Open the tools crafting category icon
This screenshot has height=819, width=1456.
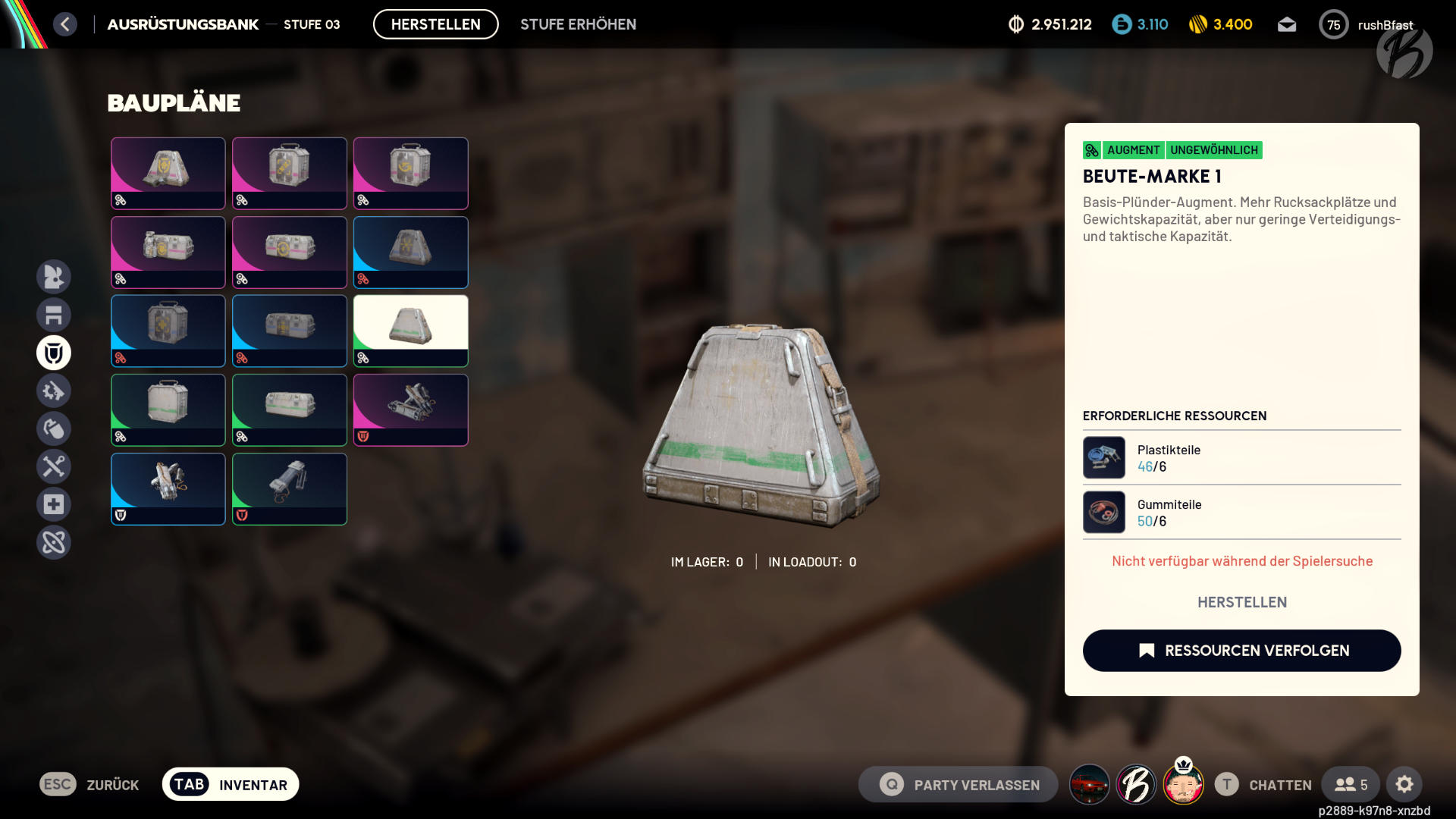54,466
